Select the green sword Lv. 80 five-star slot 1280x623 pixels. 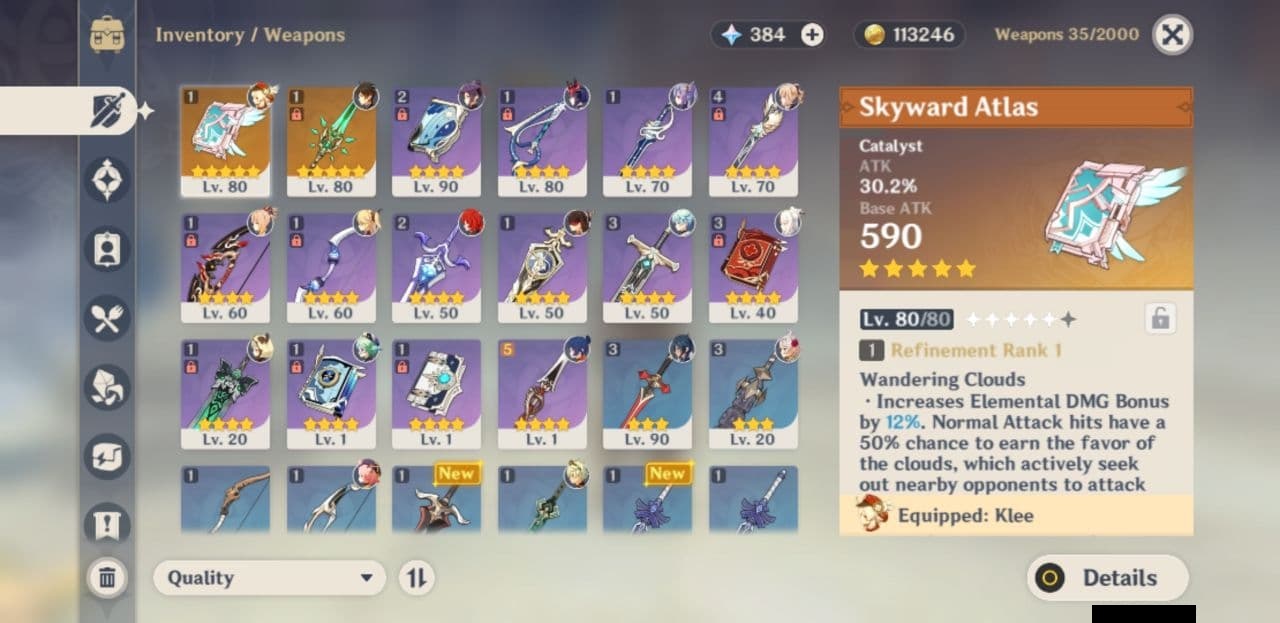coord(331,141)
